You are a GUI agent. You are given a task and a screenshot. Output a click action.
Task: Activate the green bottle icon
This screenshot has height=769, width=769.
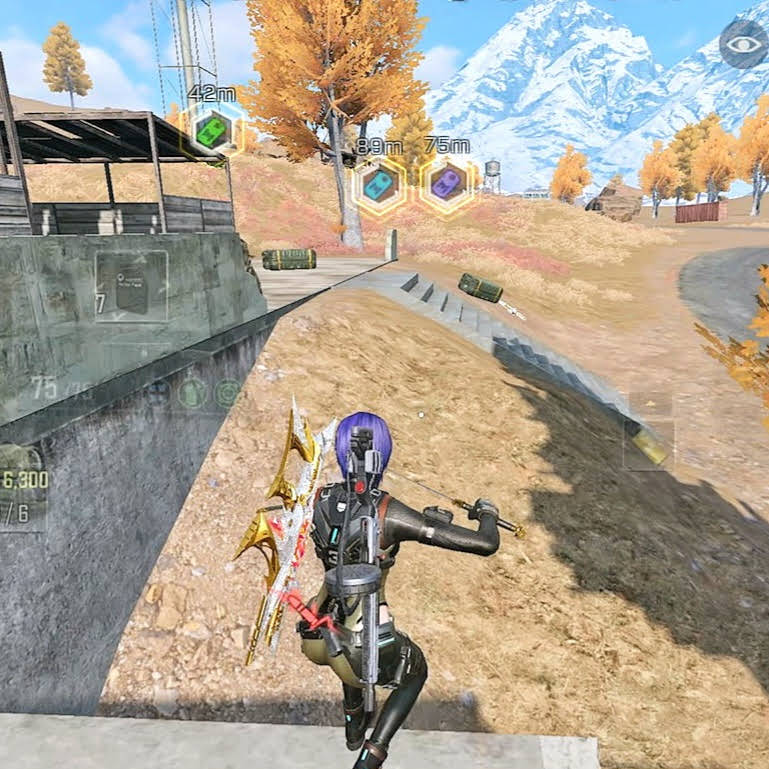coord(192,393)
